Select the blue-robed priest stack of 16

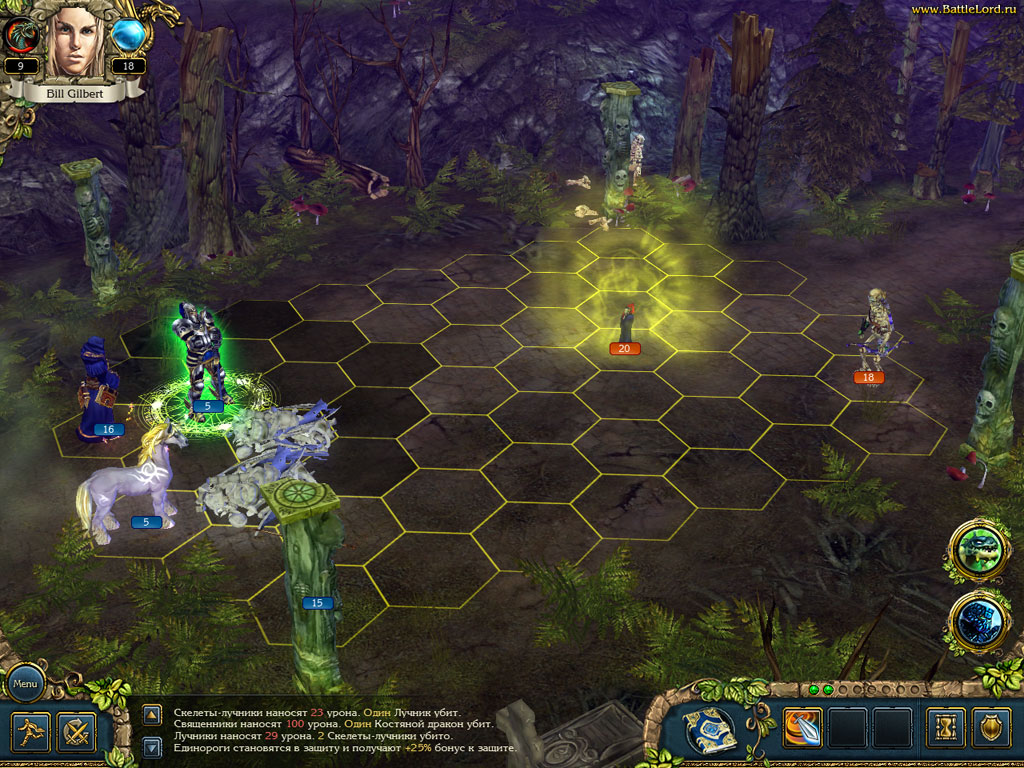pos(98,385)
